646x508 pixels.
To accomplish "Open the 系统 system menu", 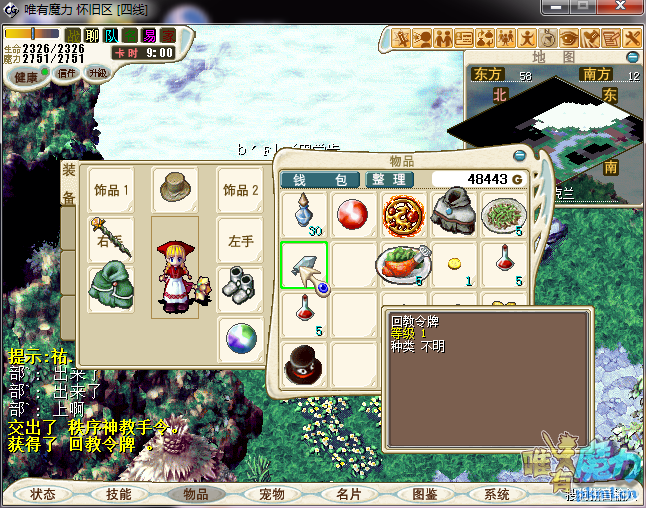I will [x=497, y=494].
